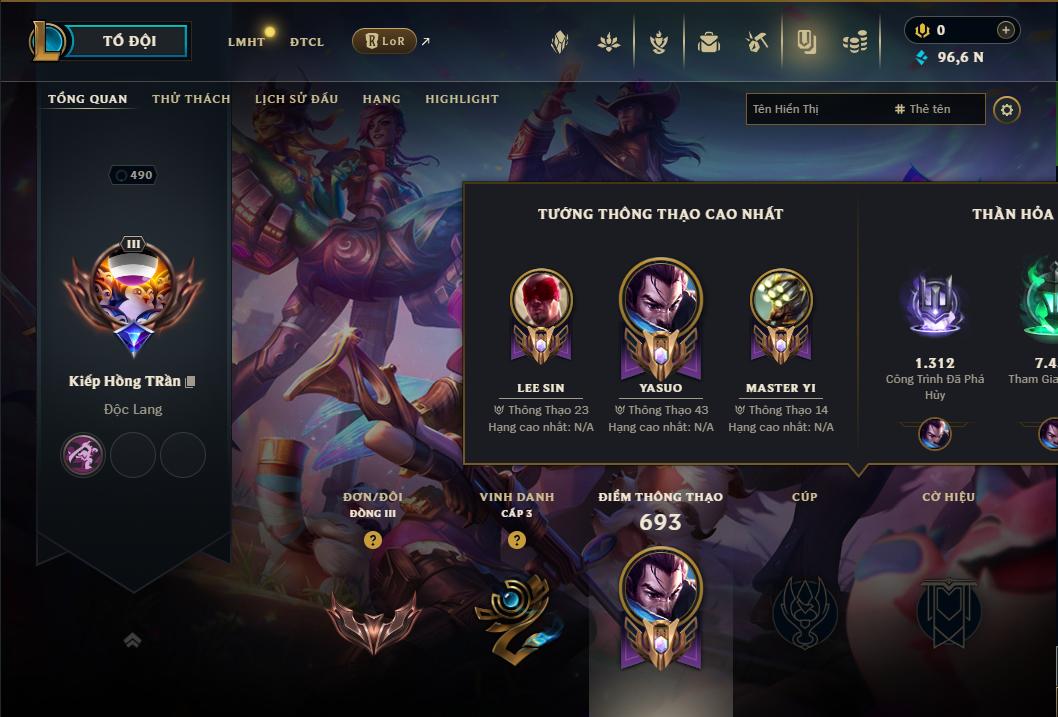Select Master Yi mastery champion portrait
Screen dimensions: 1058x717
pyautogui.click(x=780, y=300)
